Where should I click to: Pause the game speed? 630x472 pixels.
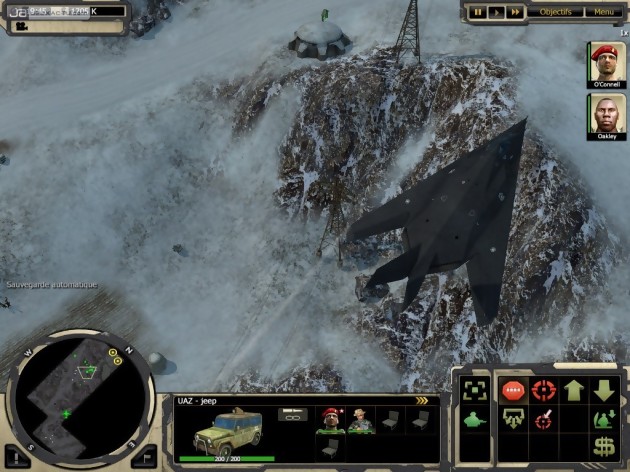(477, 12)
